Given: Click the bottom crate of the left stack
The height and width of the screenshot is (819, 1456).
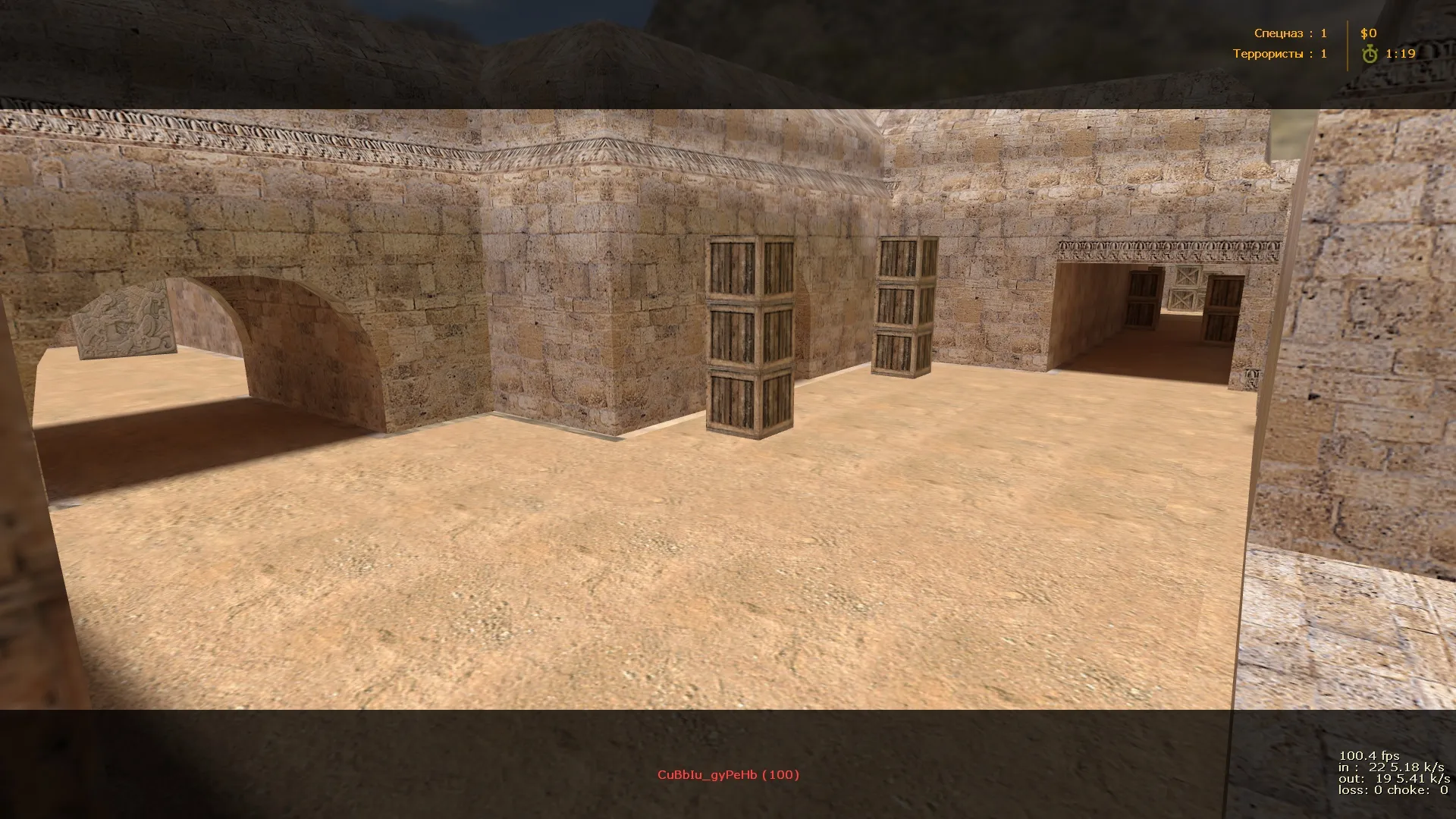Looking at the screenshot, I should (747, 402).
